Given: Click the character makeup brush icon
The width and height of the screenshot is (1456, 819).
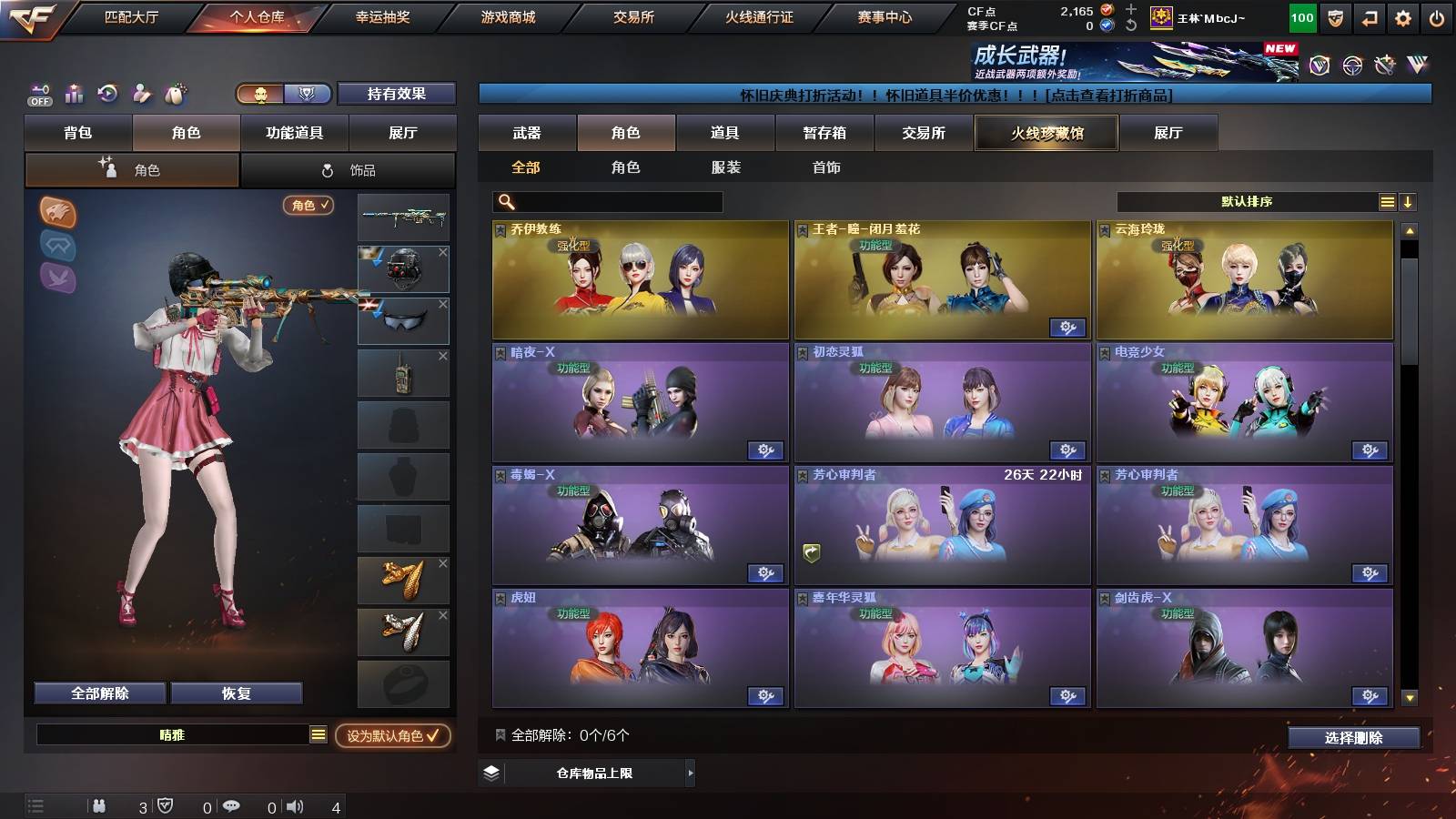Looking at the screenshot, I should [x=141, y=93].
